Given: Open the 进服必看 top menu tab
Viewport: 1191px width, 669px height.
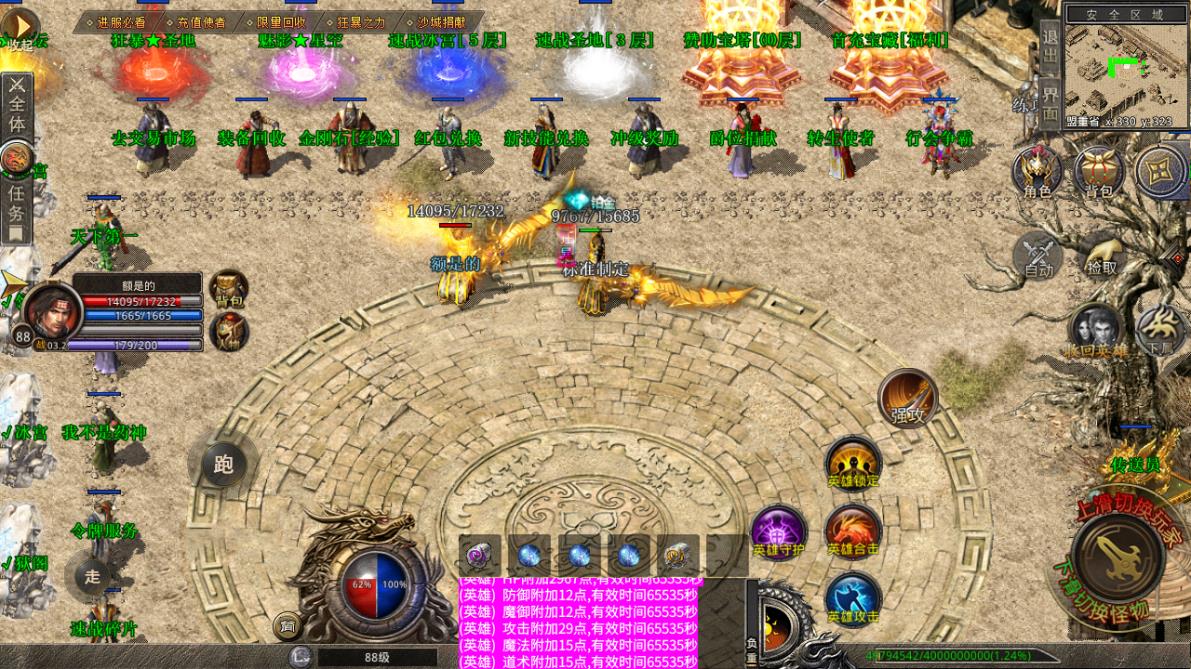Looking at the screenshot, I should click(121, 21).
